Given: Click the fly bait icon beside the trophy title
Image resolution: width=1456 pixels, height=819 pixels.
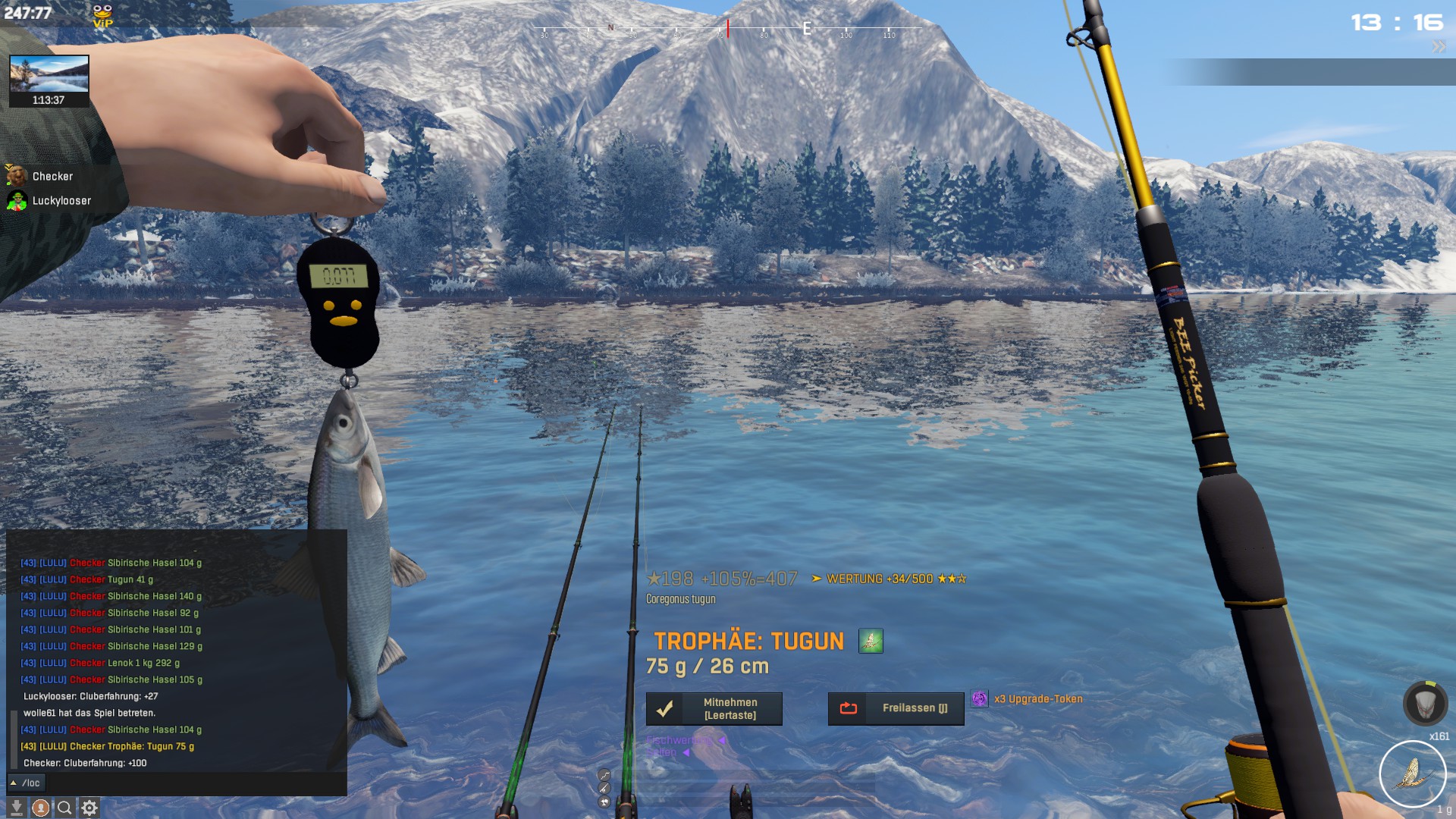Looking at the screenshot, I should (x=871, y=642).
